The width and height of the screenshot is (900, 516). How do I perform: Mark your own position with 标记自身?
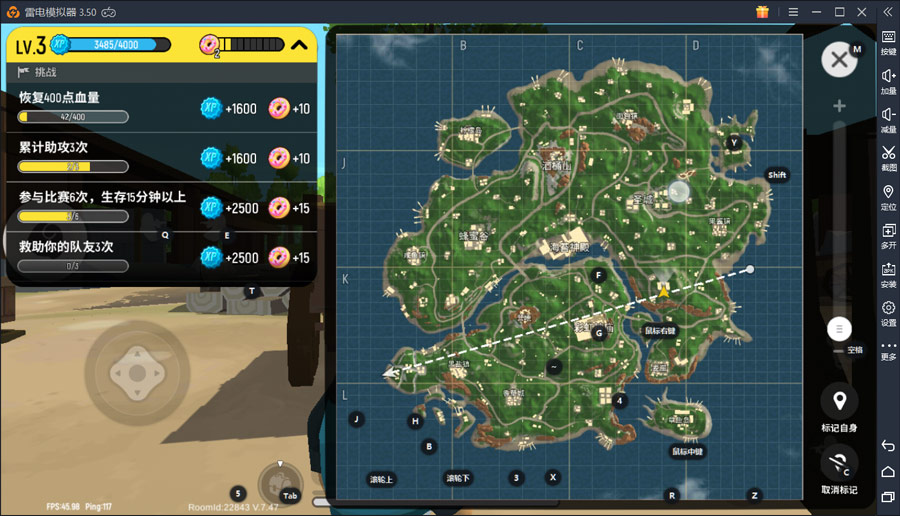839,402
